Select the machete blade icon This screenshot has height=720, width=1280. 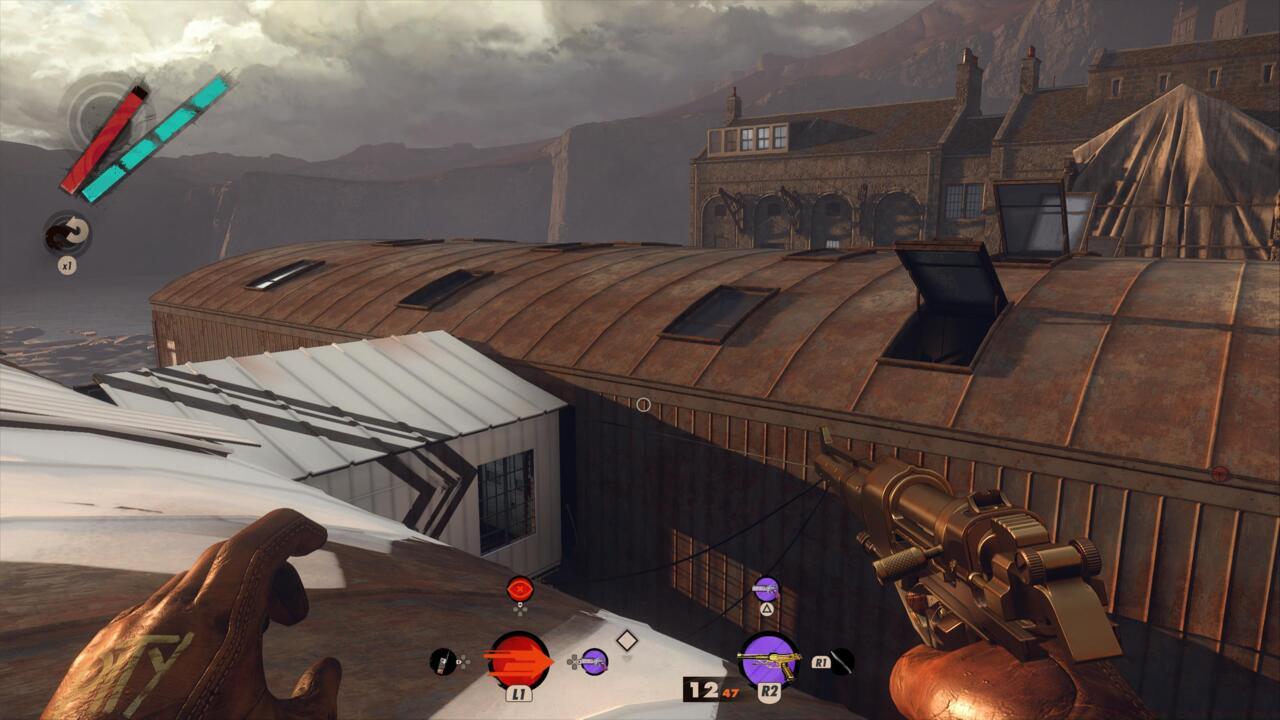(843, 661)
